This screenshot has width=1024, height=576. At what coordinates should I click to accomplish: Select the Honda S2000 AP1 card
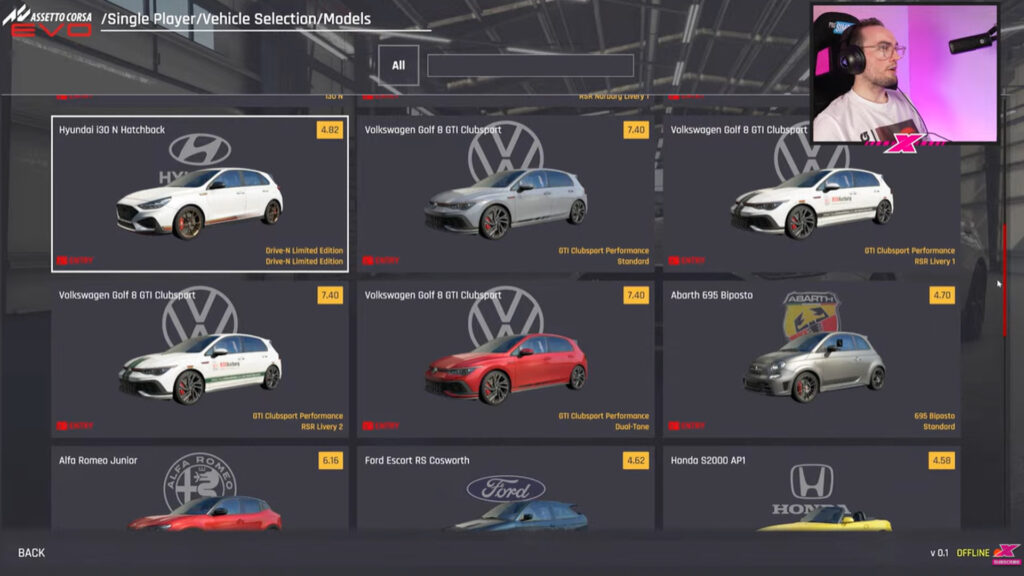coord(811,488)
